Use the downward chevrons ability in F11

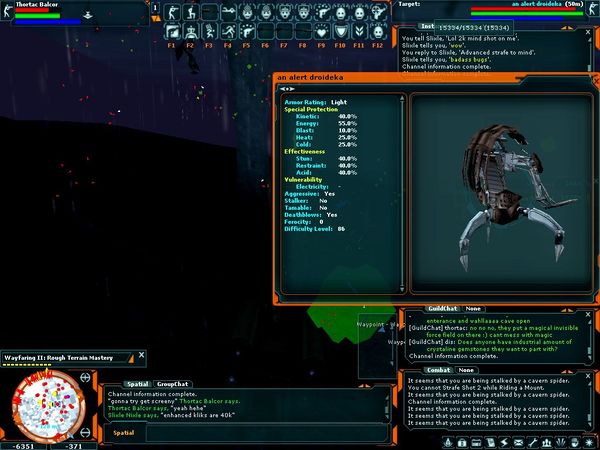tap(359, 32)
